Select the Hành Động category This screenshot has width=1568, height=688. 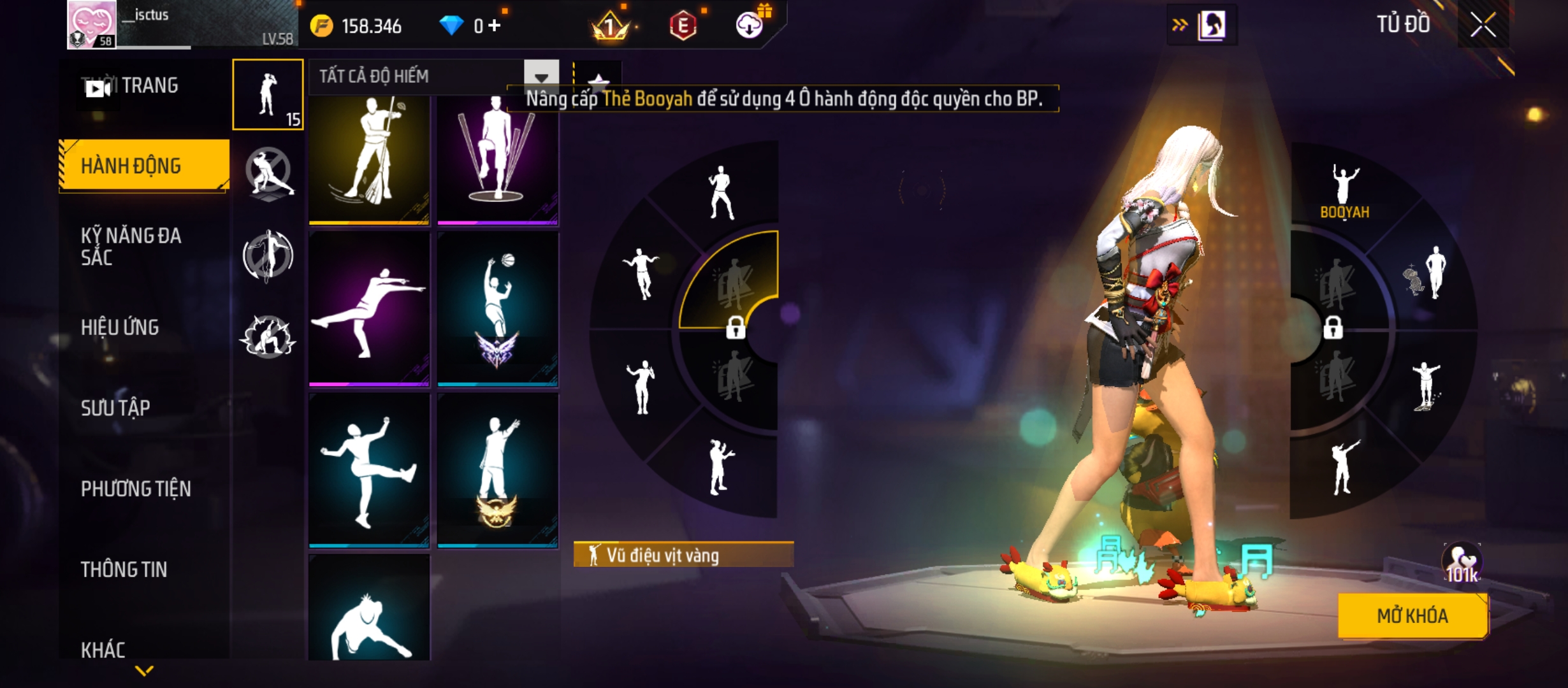coord(143,166)
